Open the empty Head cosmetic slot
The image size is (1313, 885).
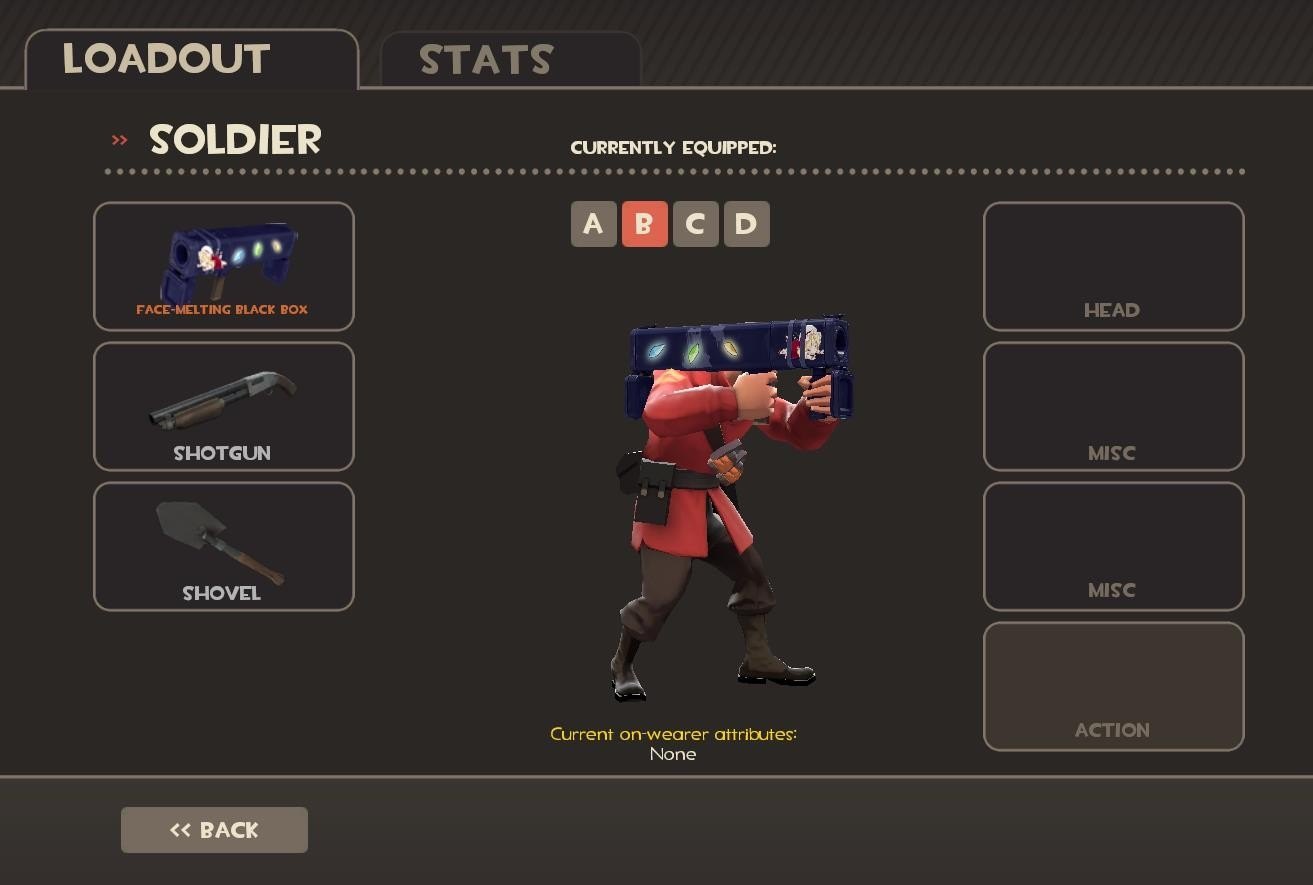(x=1113, y=266)
